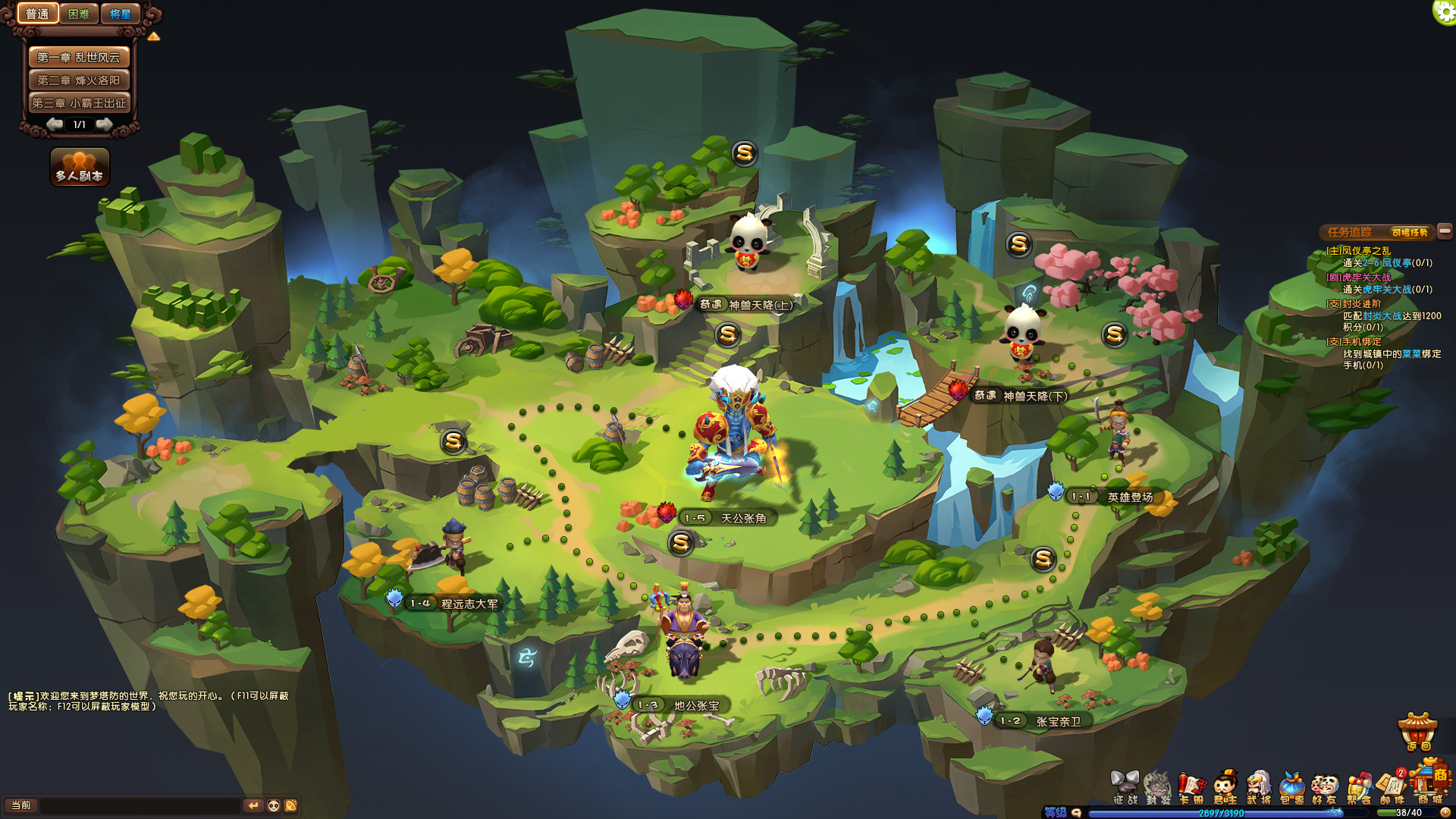Image resolution: width=1456 pixels, height=819 pixels.
Task: Open the 好友 (Friends) panda faces icon
Action: (1326, 785)
